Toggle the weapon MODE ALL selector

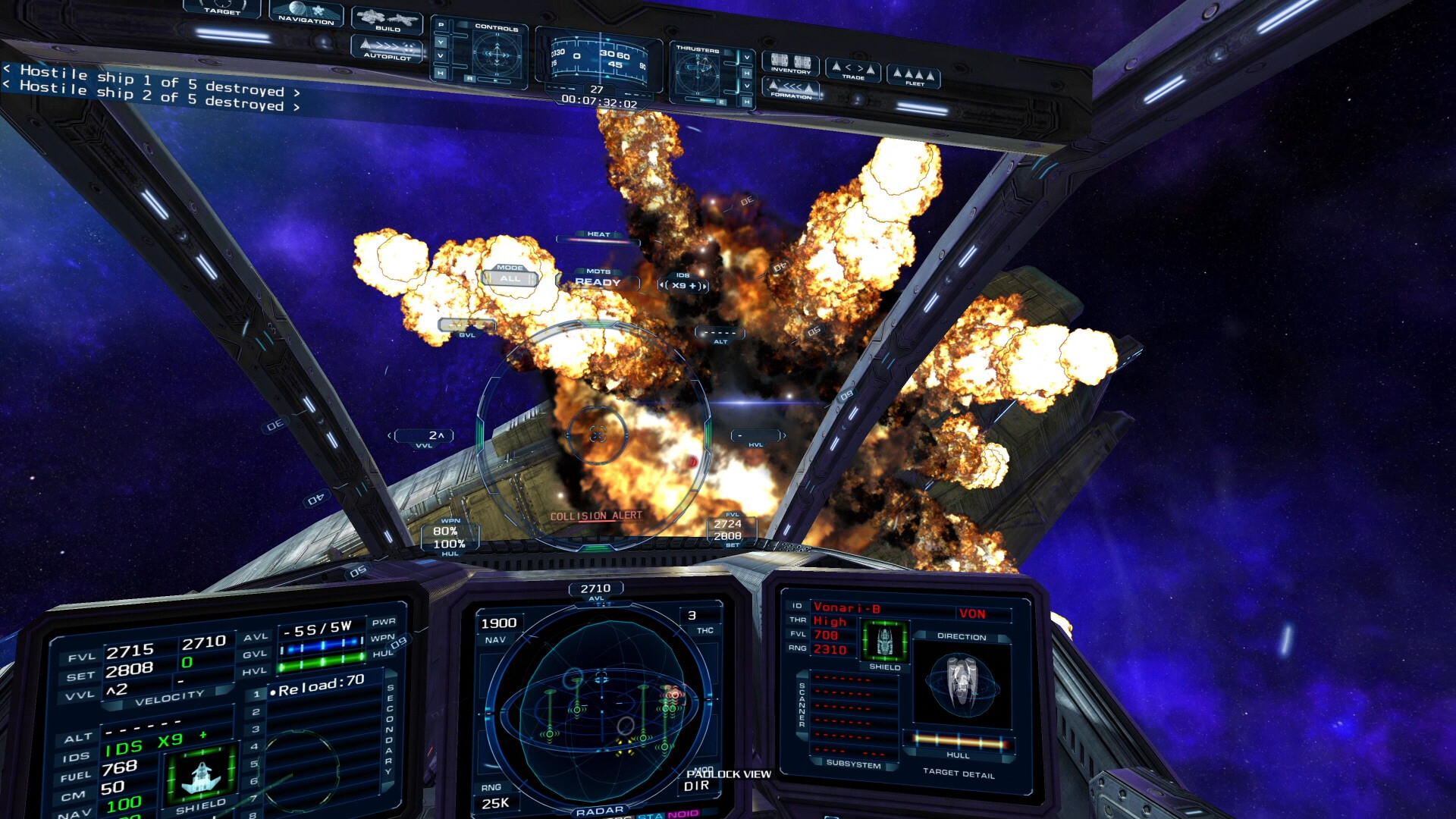coord(510,278)
